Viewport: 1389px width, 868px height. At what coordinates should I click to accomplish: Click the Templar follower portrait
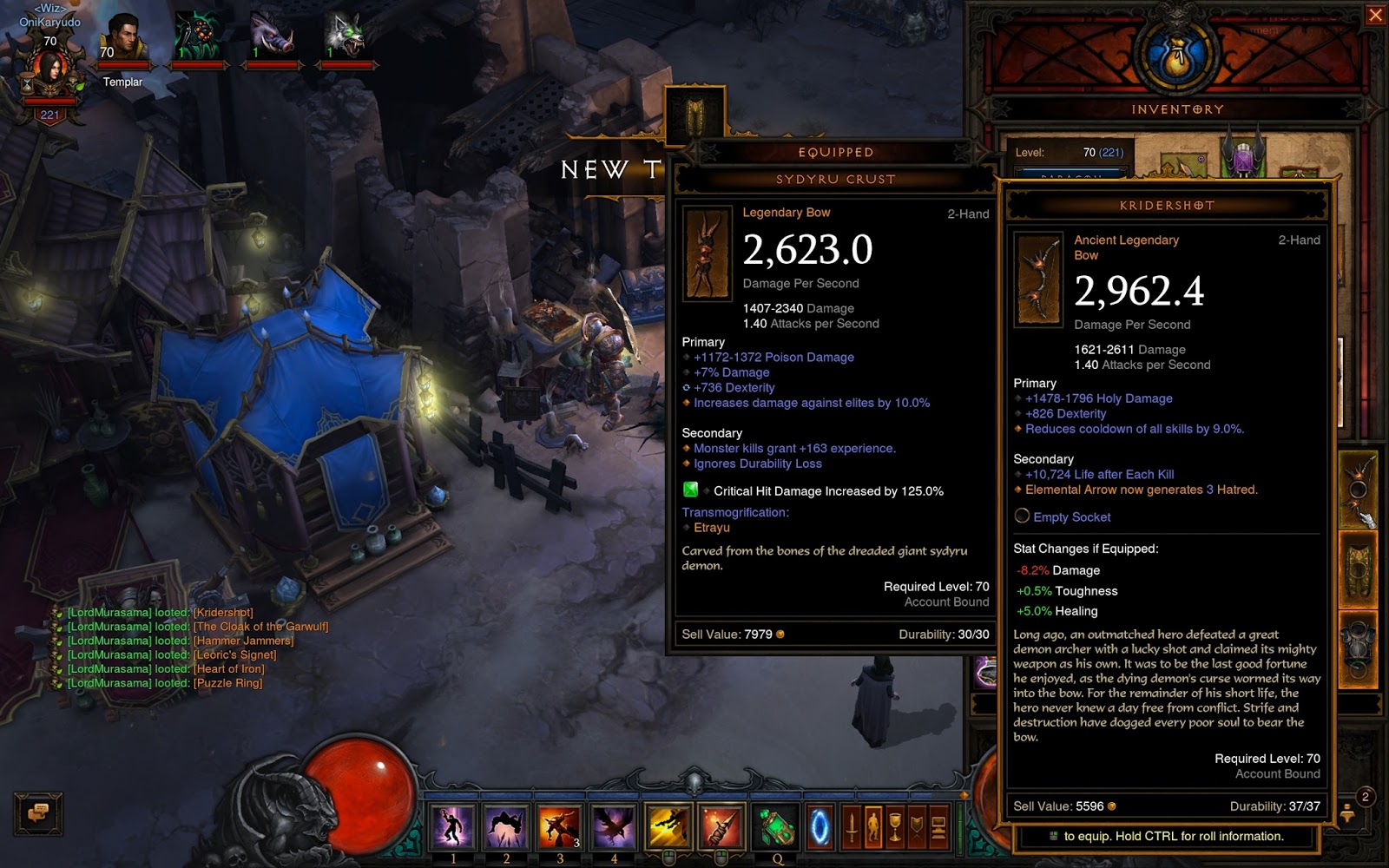coord(122,41)
